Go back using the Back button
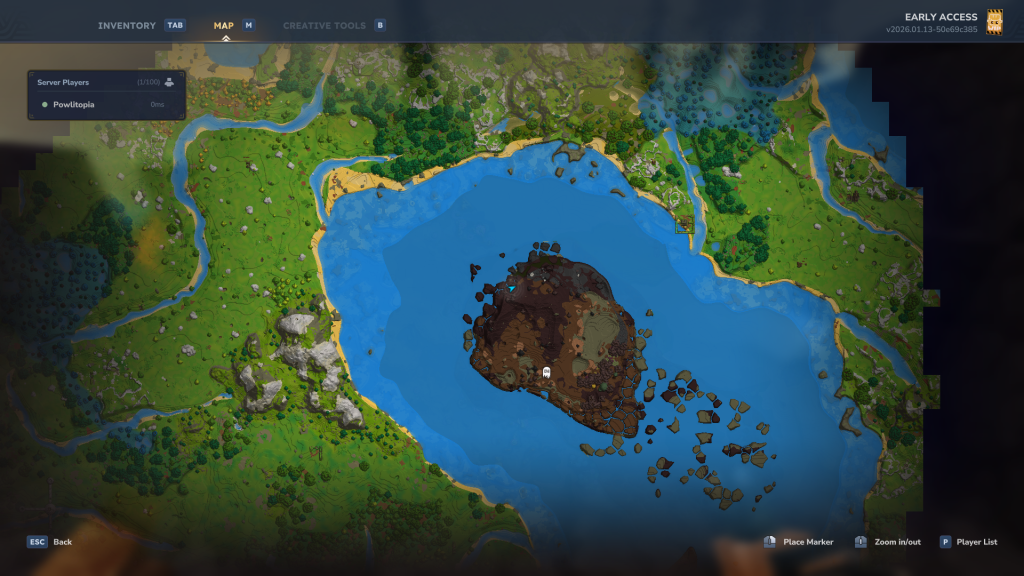 50,542
